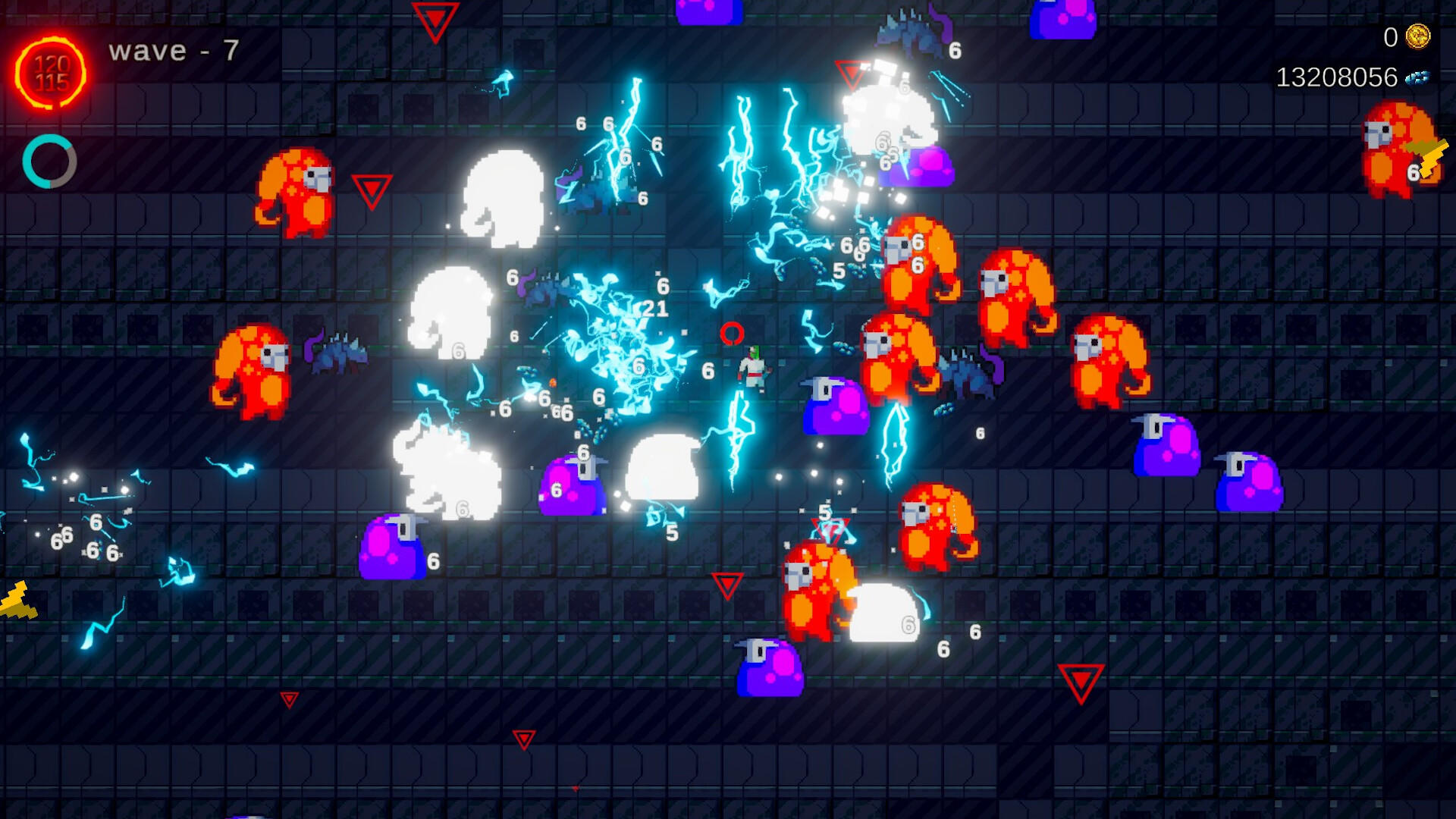Click the cyan circular progress slider

pos(51,162)
